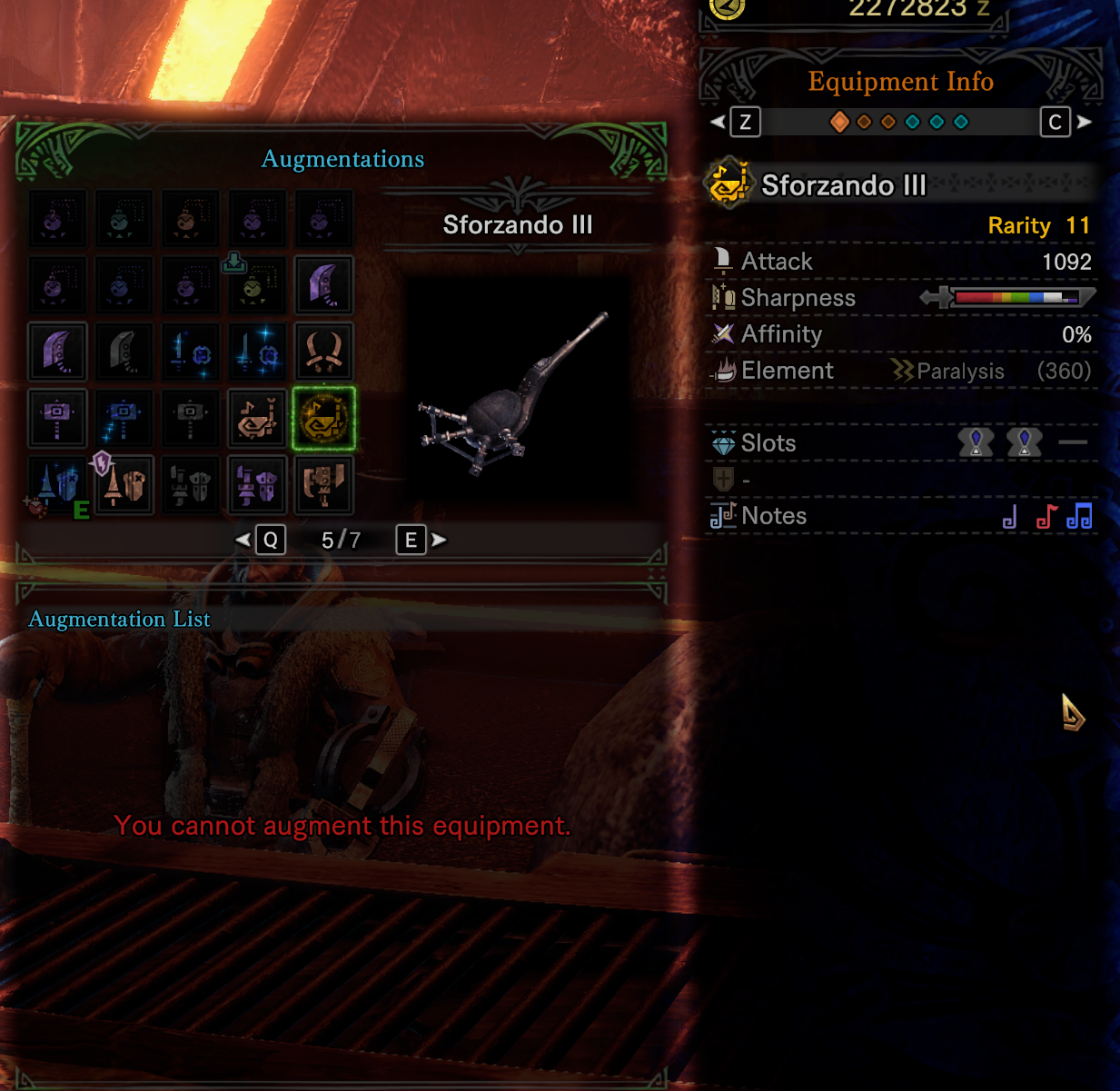Image resolution: width=1120 pixels, height=1091 pixels.
Task: Select the teal bomb-shaped icon slot
Action: pyautogui.click(x=124, y=219)
